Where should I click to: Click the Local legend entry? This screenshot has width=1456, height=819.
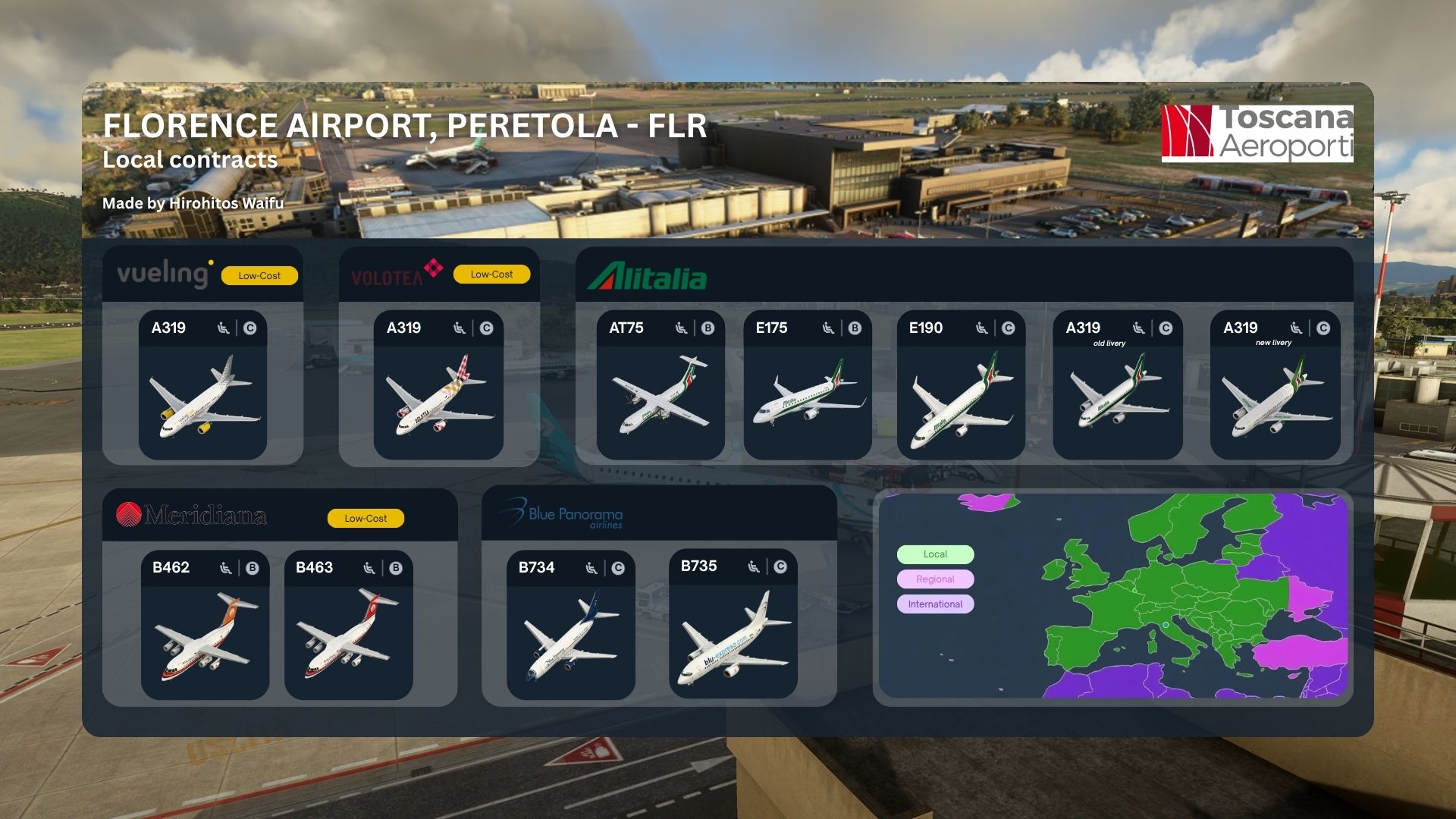pos(935,554)
